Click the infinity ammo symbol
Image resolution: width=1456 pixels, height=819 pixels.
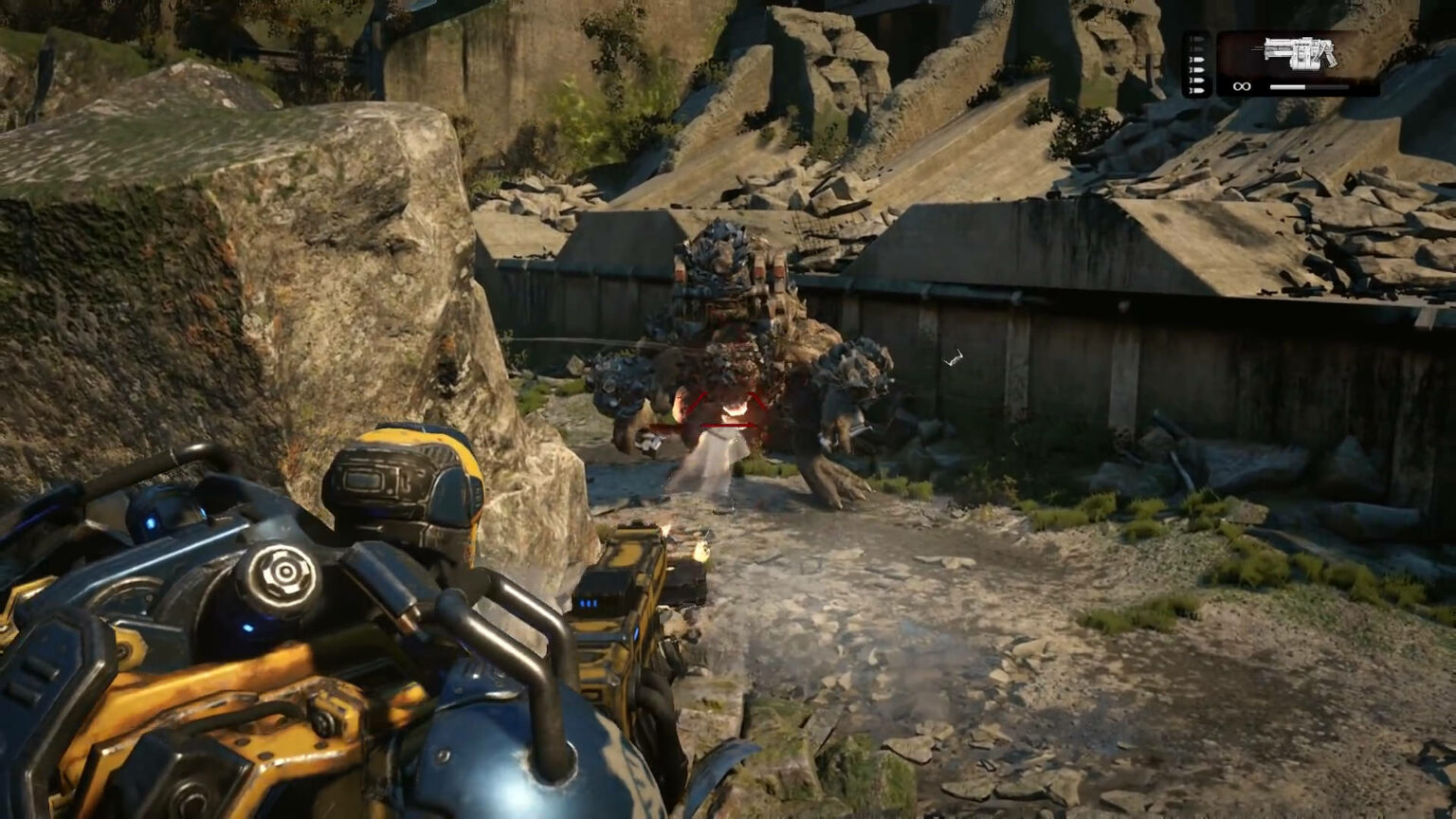pos(1243,86)
